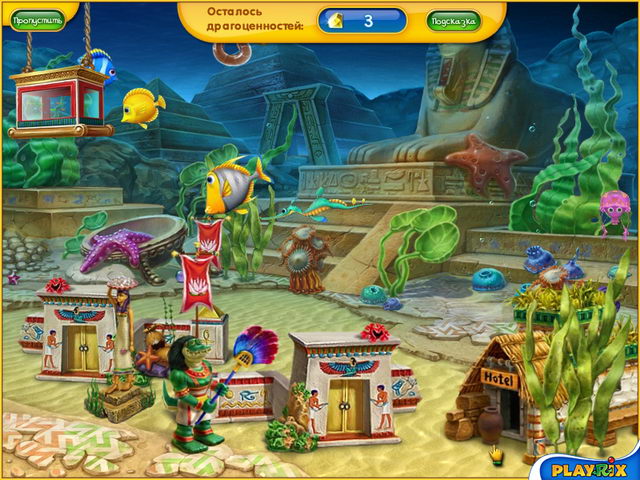Image resolution: width=640 pixels, height=480 pixels.
Task: Use the Подсказка hint button
Action: (453, 20)
